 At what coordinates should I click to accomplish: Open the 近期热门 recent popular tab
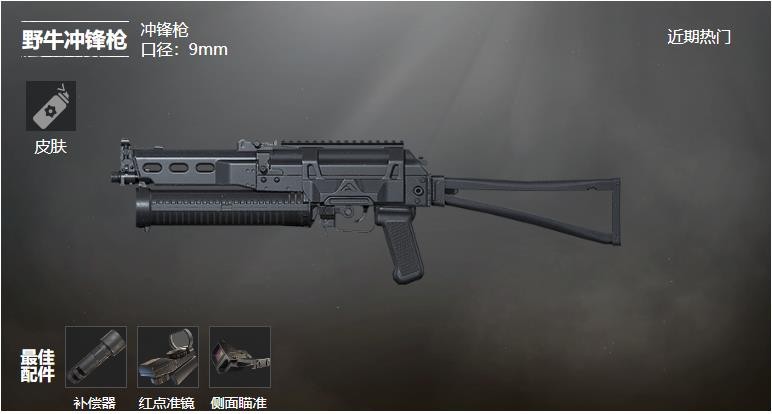tap(699, 37)
